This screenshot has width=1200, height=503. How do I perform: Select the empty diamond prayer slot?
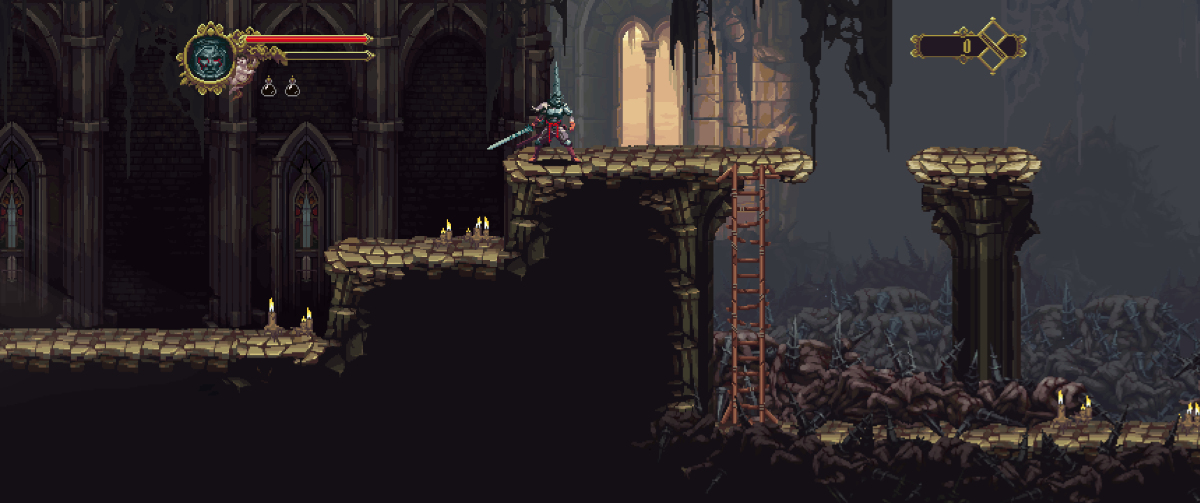(x=994, y=46)
